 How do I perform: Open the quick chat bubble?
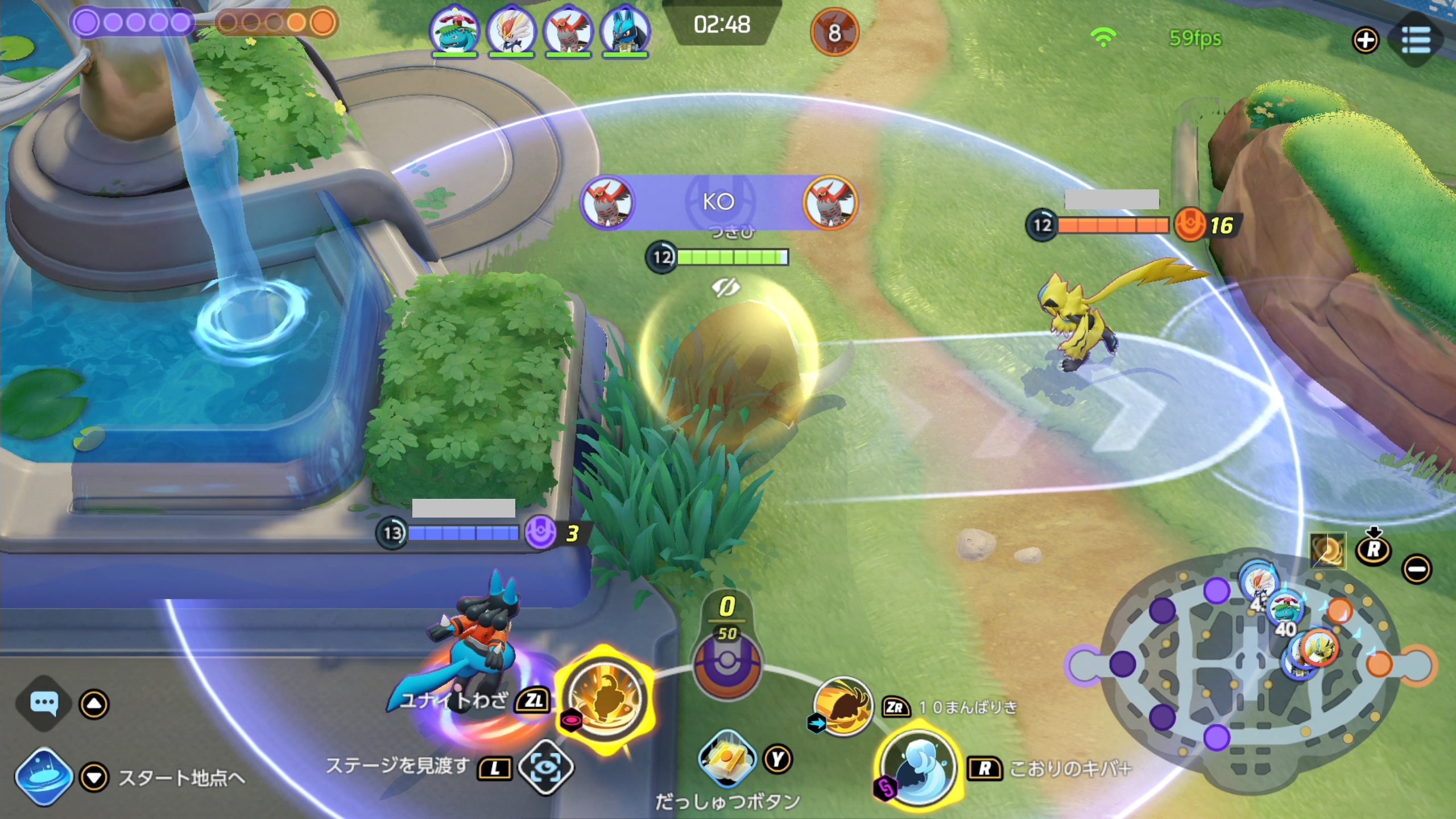(x=44, y=703)
